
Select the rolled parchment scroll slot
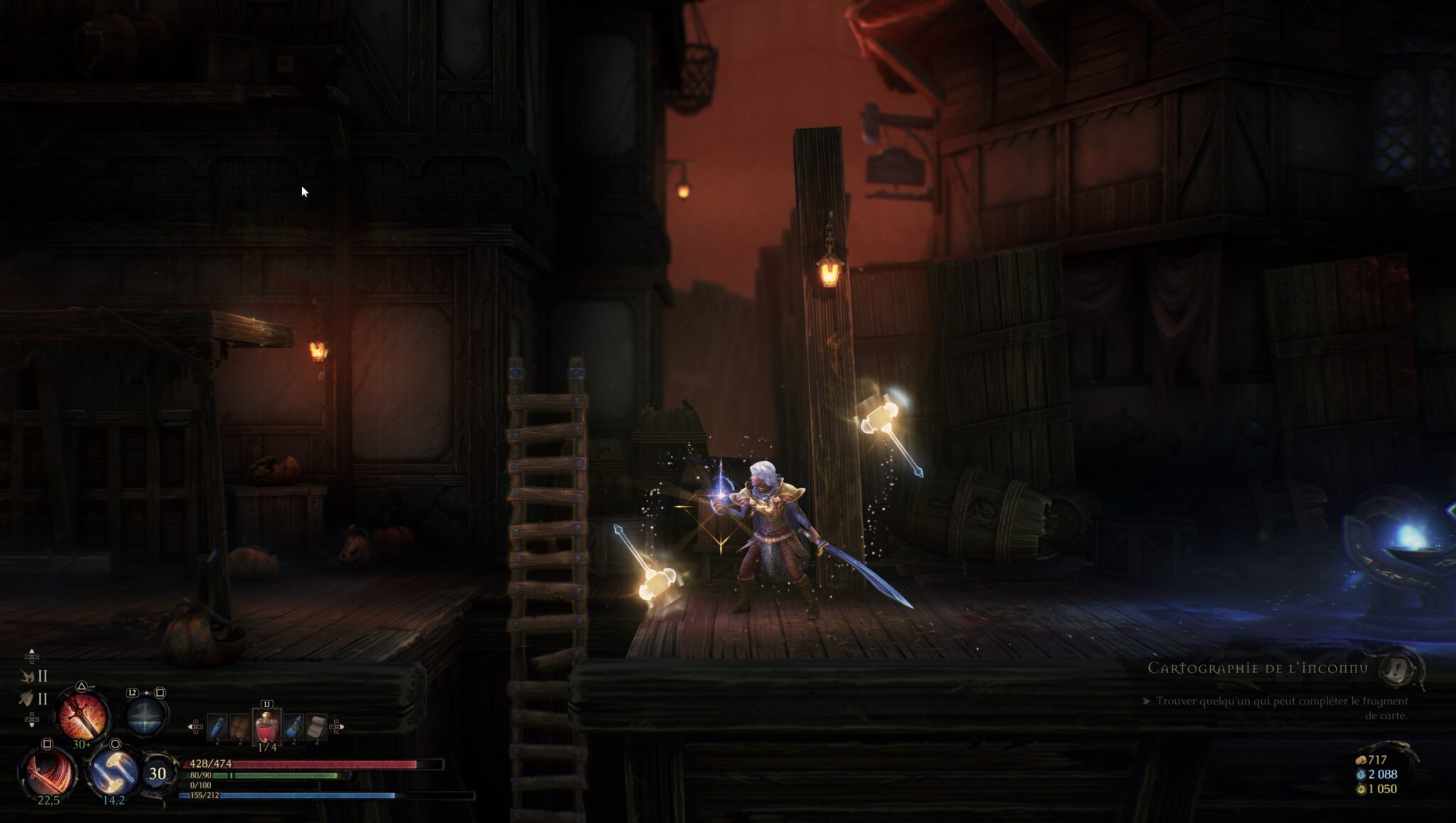316,727
